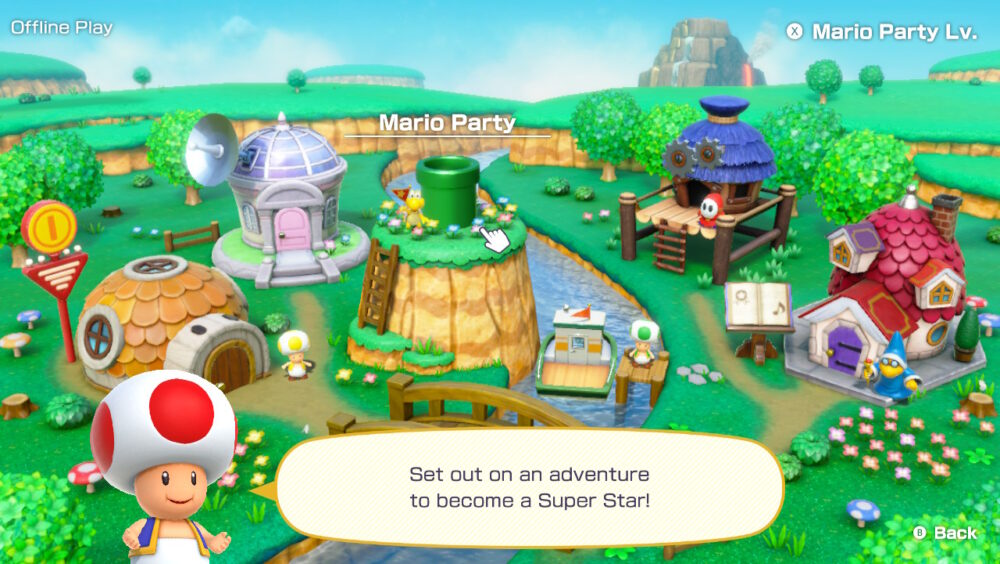This screenshot has height=564, width=1000.
Task: Open the music book stand
Action: pyautogui.click(x=759, y=310)
